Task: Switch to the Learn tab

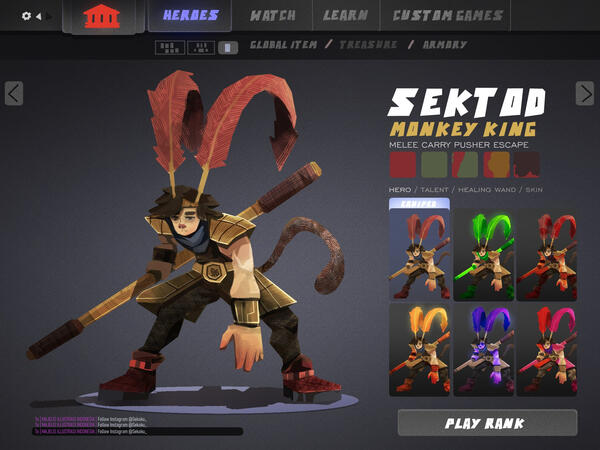Action: point(346,16)
